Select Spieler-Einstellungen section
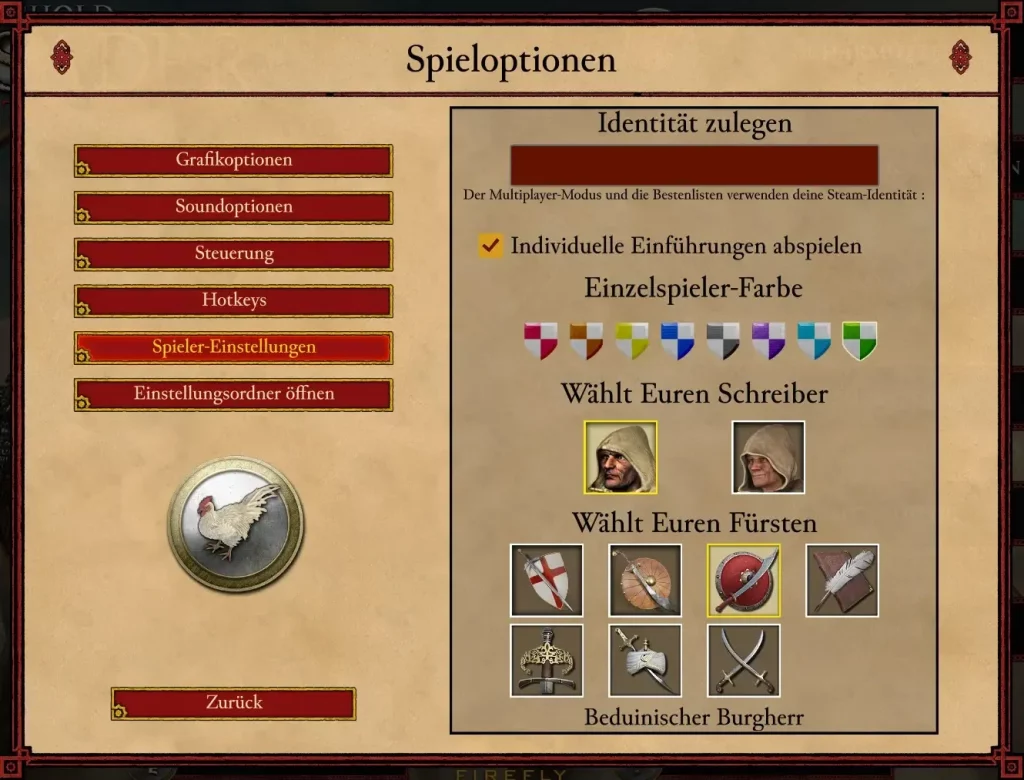The height and width of the screenshot is (780, 1024). 234,347
